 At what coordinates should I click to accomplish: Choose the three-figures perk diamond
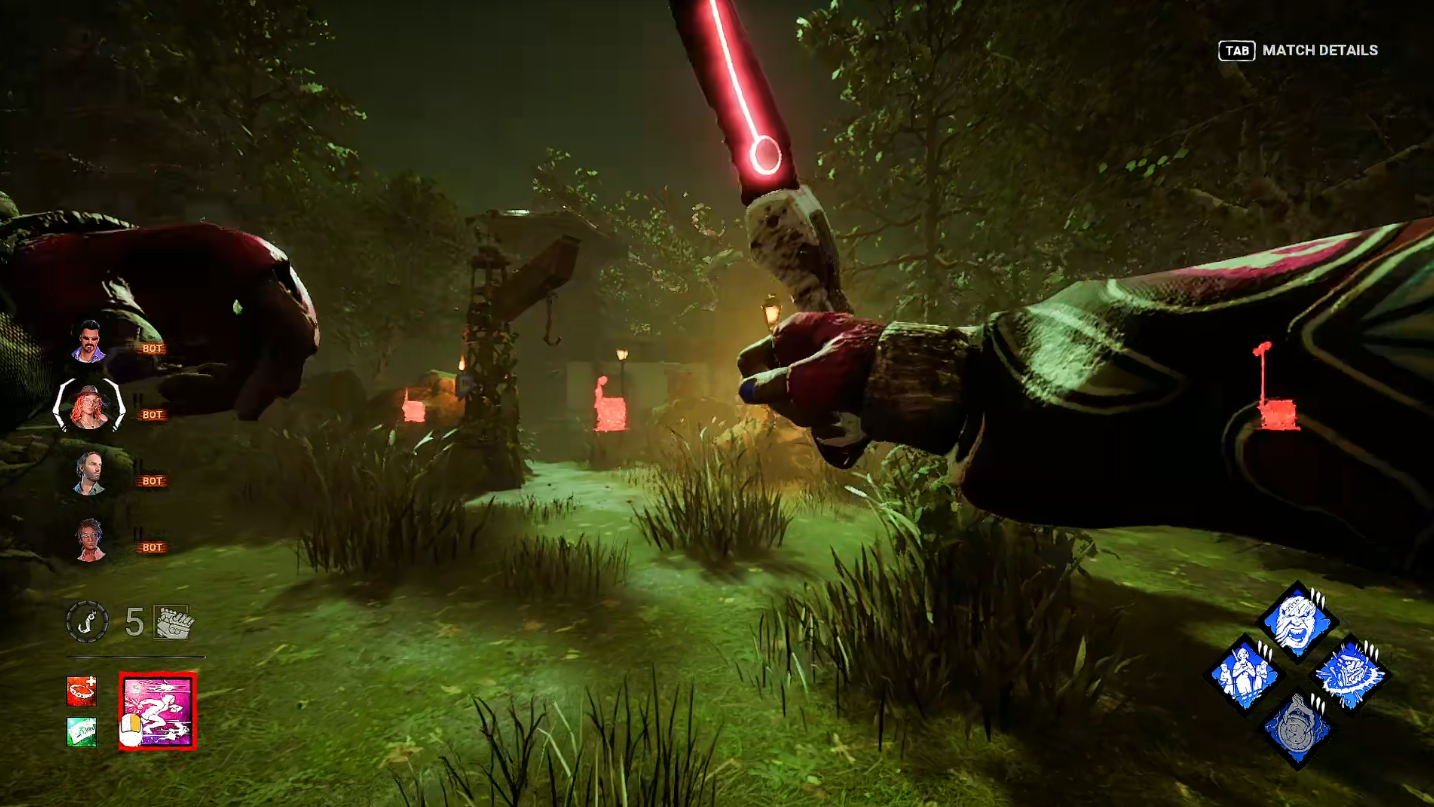pyautogui.click(x=1244, y=676)
